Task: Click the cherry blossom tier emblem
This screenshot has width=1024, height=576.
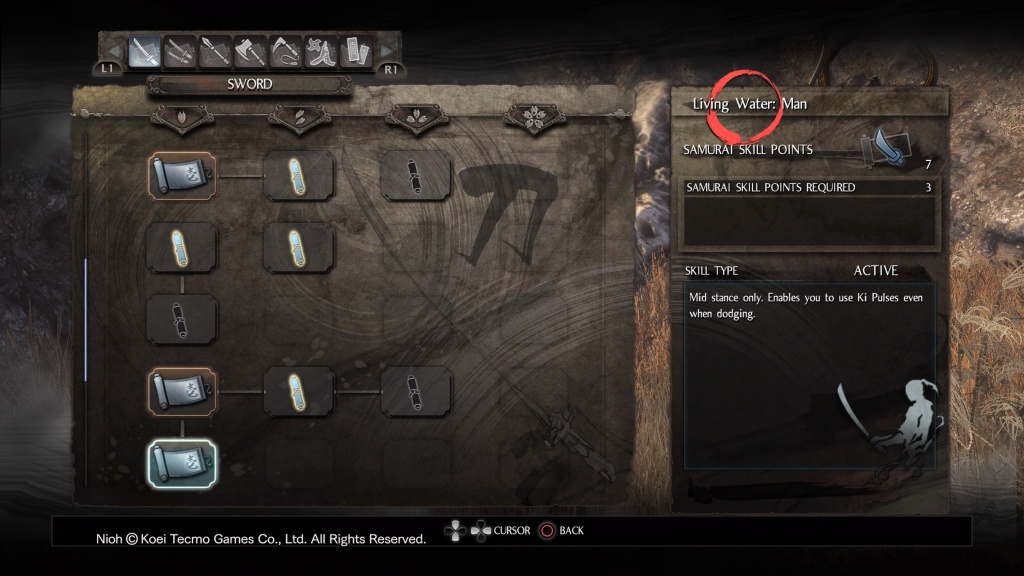Action: [x=534, y=119]
